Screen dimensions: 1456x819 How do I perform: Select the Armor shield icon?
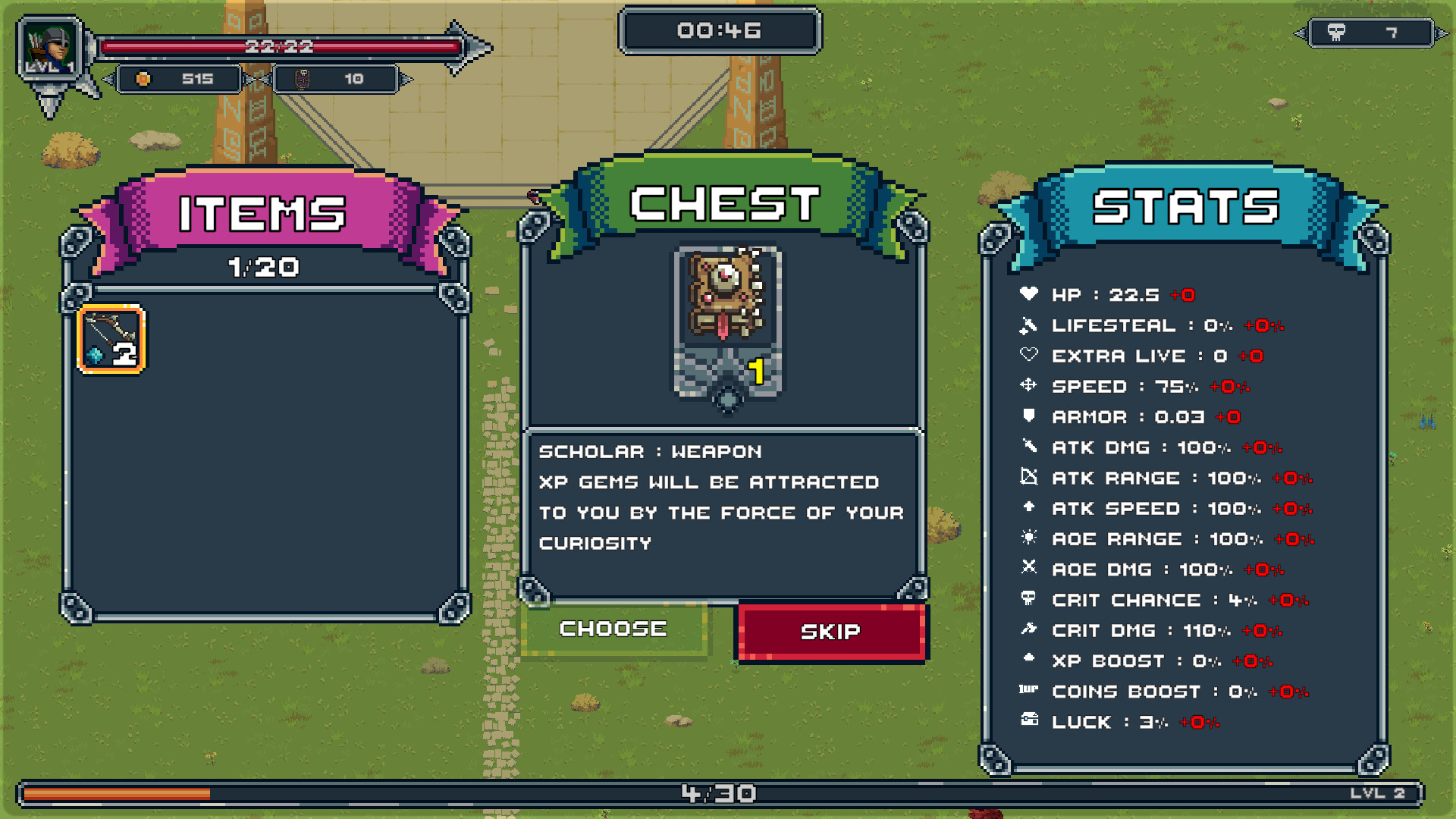[x=1029, y=416]
